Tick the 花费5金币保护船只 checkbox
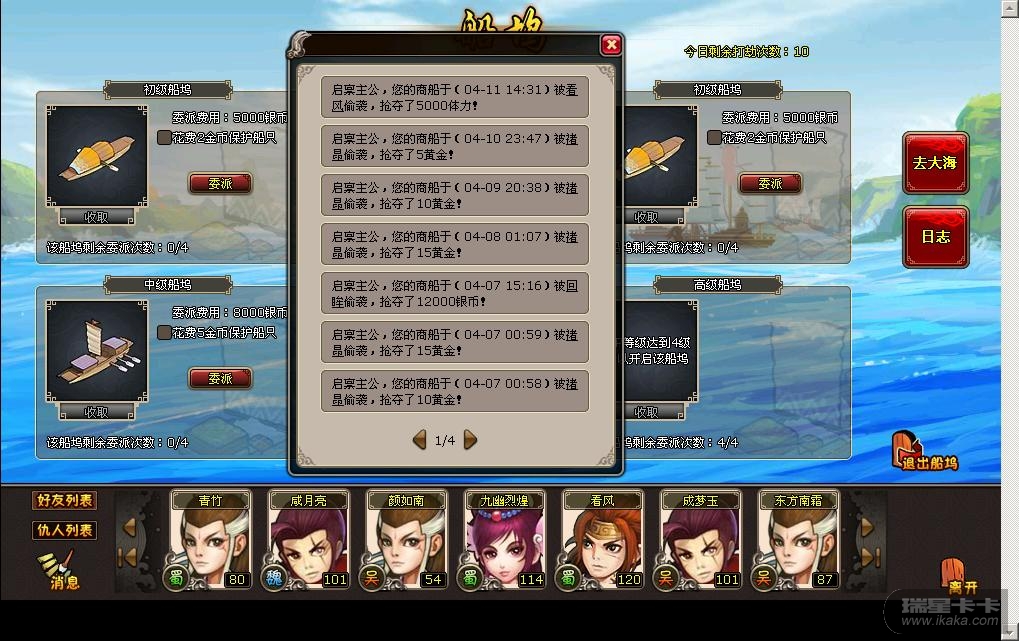 (x=164, y=333)
